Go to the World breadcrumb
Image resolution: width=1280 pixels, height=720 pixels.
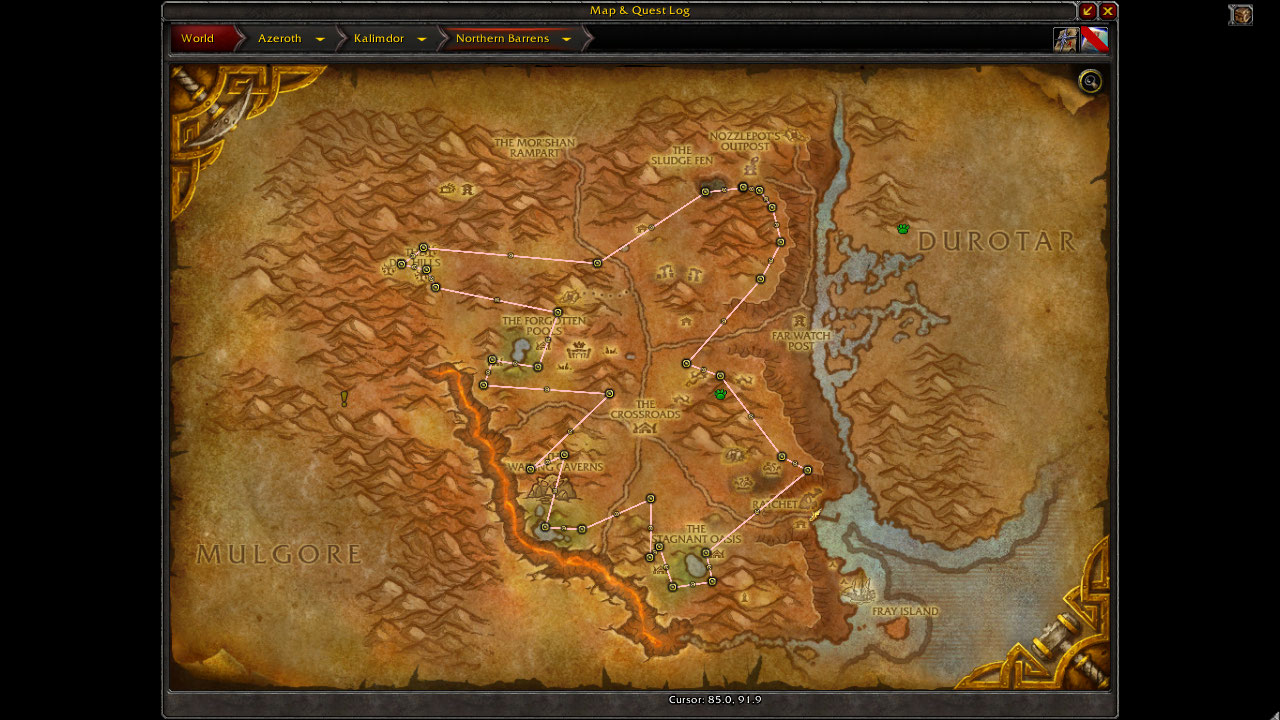point(198,39)
